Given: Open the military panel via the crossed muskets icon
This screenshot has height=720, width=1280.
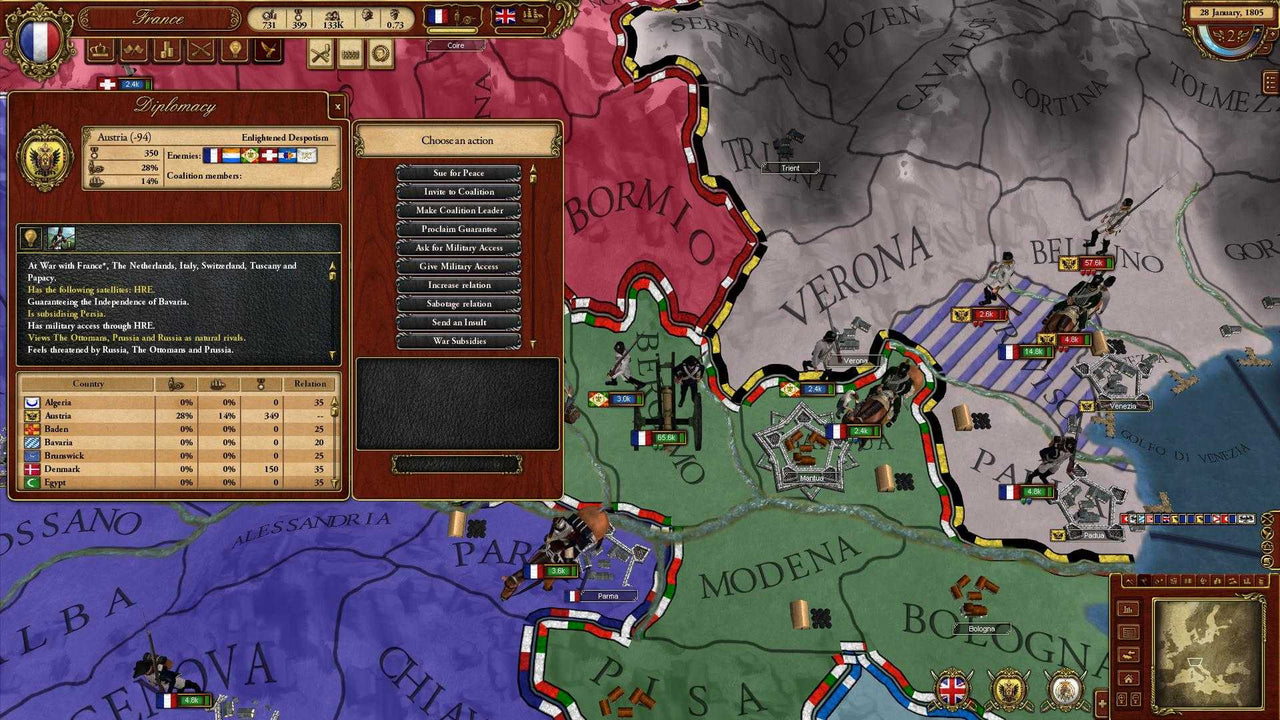Looking at the screenshot, I should tap(199, 47).
